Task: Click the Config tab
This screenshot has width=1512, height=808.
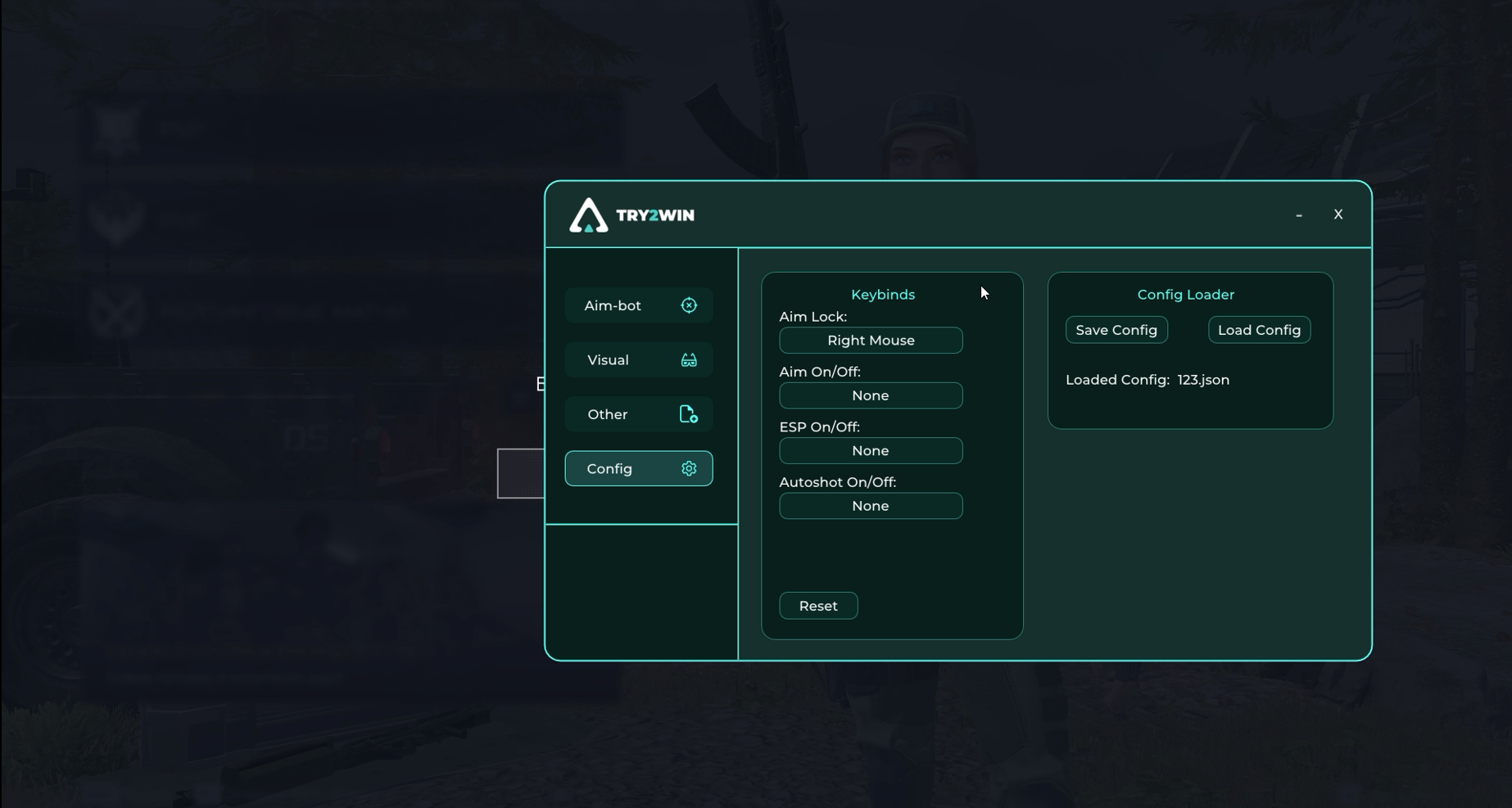Action: coord(638,469)
